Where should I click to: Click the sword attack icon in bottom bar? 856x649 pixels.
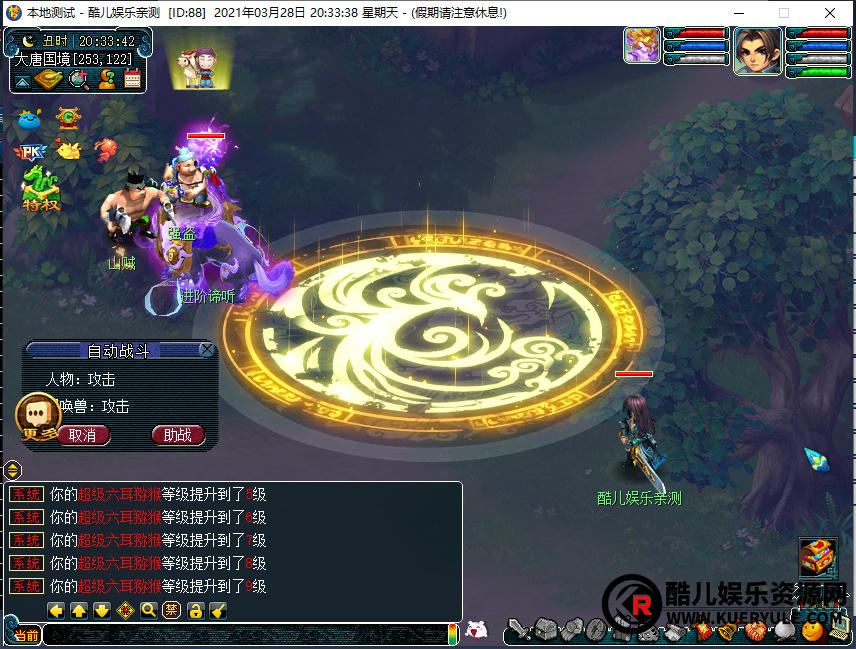(x=517, y=631)
